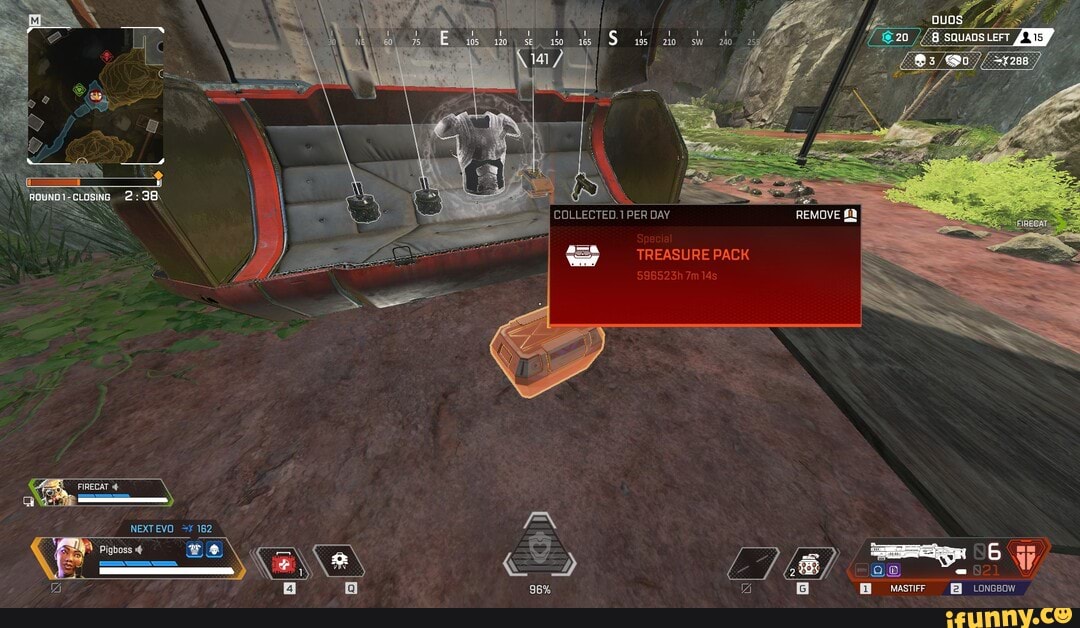Image resolution: width=1080 pixels, height=628 pixels.
Task: Activate the D.O.C. drone tactical ability
Action: 339,562
